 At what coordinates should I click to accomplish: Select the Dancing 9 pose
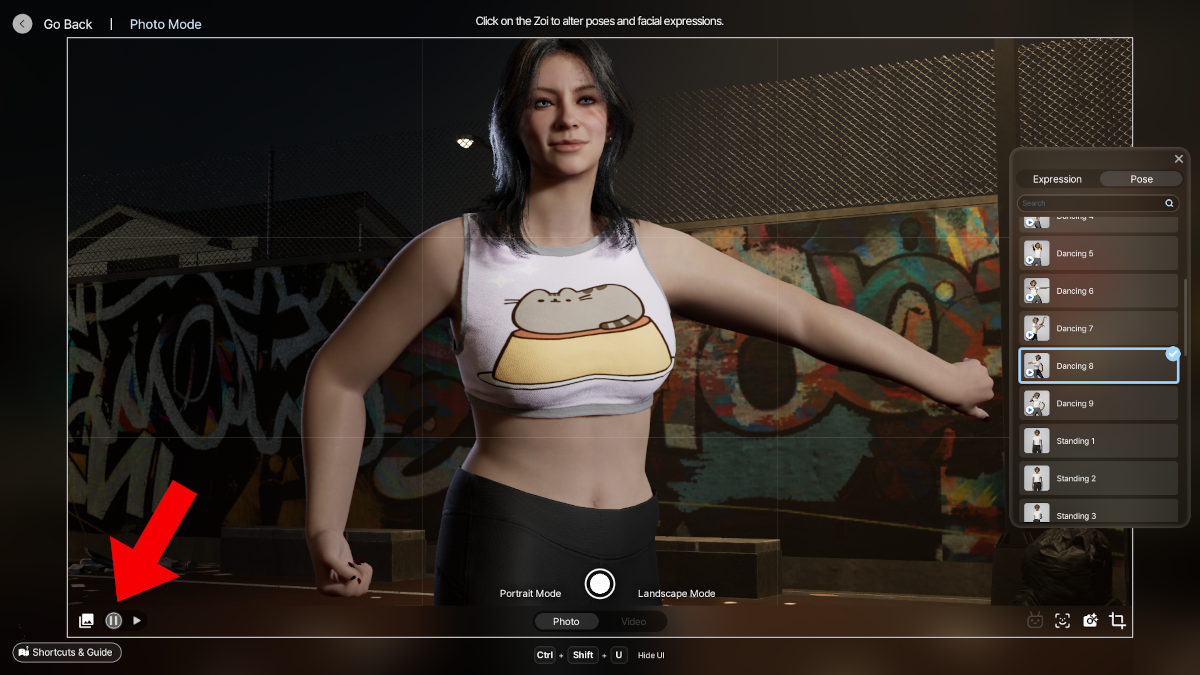[x=1098, y=404]
